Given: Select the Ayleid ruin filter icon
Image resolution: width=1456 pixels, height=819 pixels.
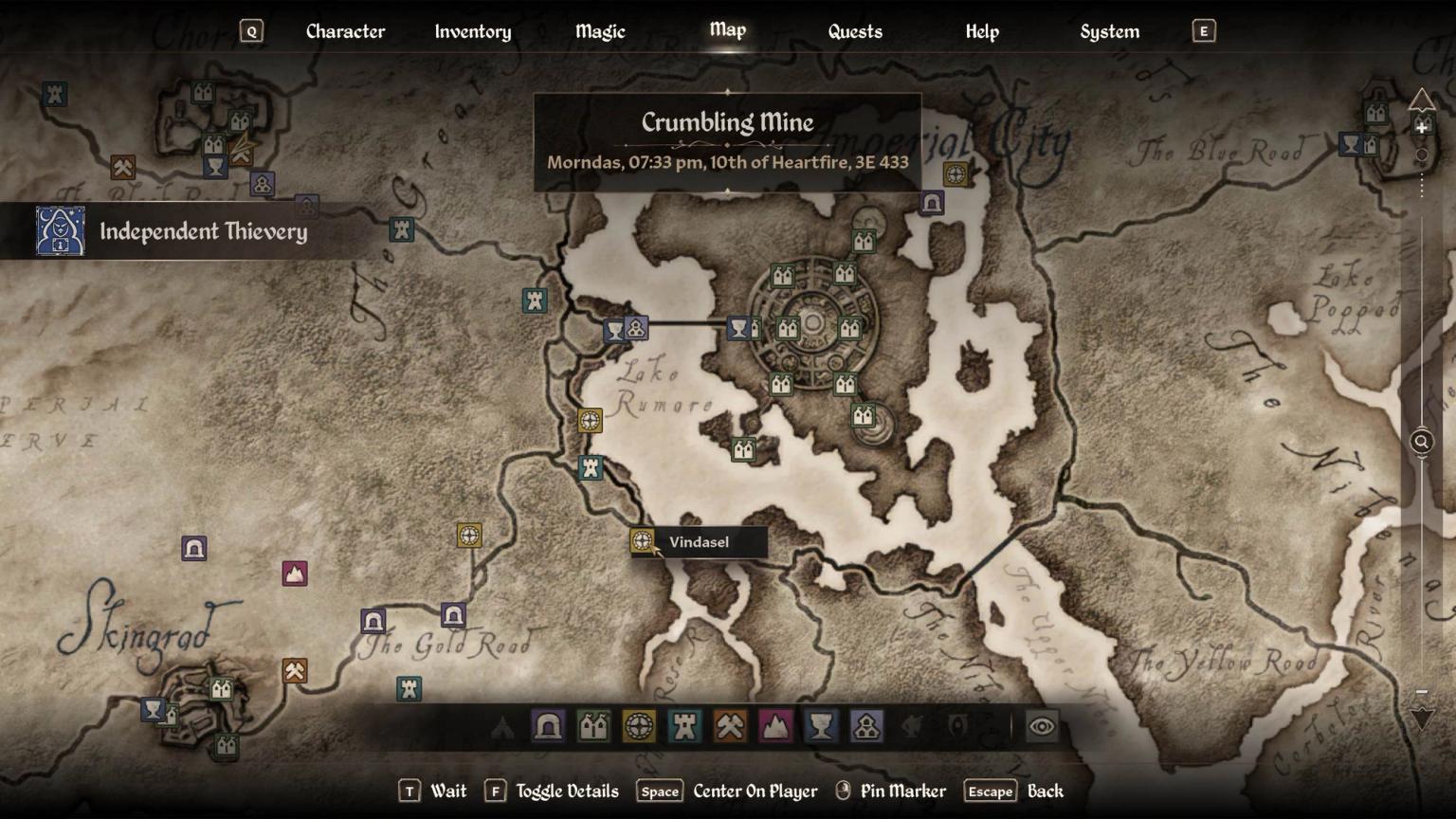Looking at the screenshot, I should [x=640, y=727].
